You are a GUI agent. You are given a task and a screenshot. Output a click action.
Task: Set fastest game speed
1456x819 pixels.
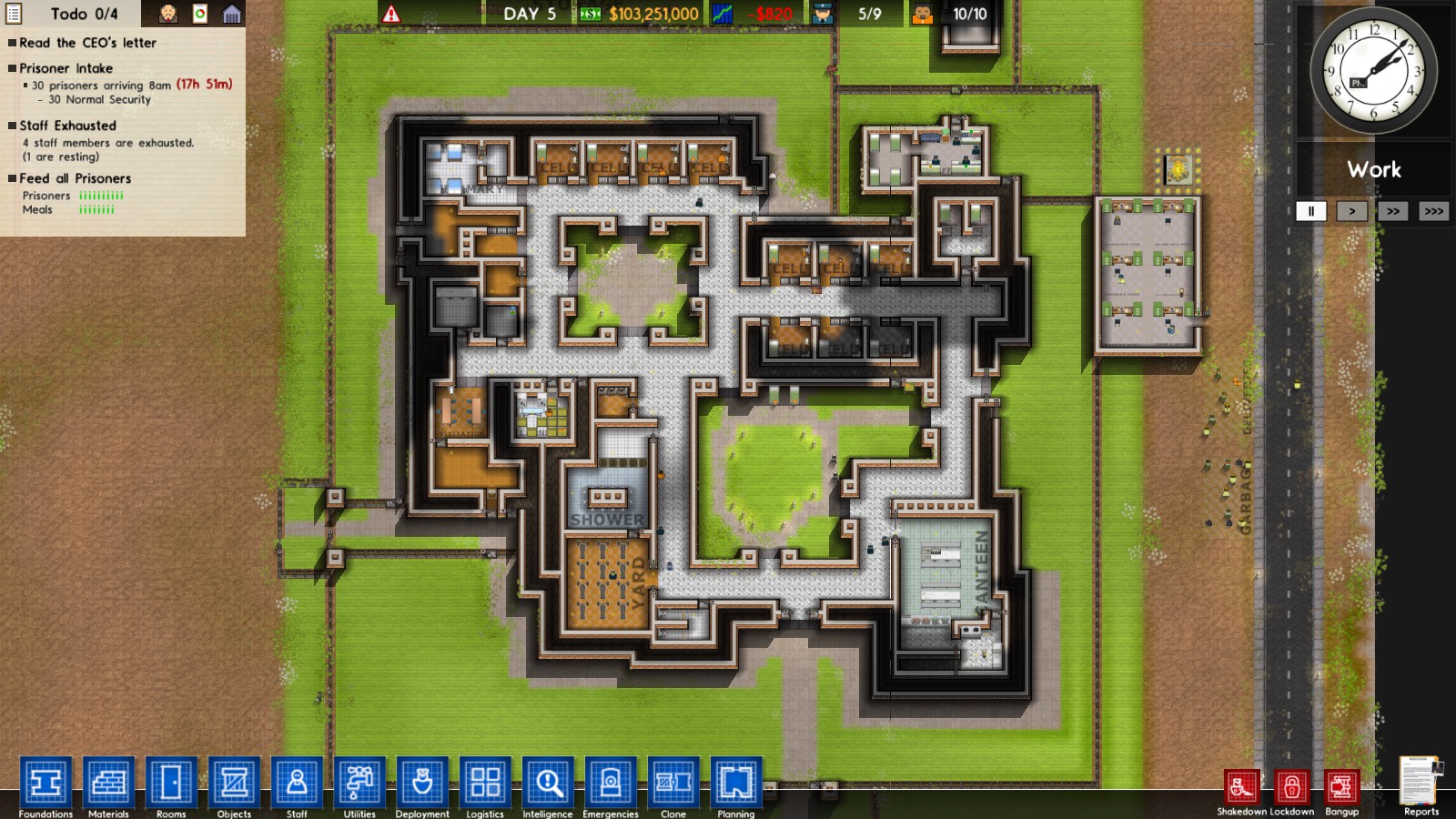1433,211
